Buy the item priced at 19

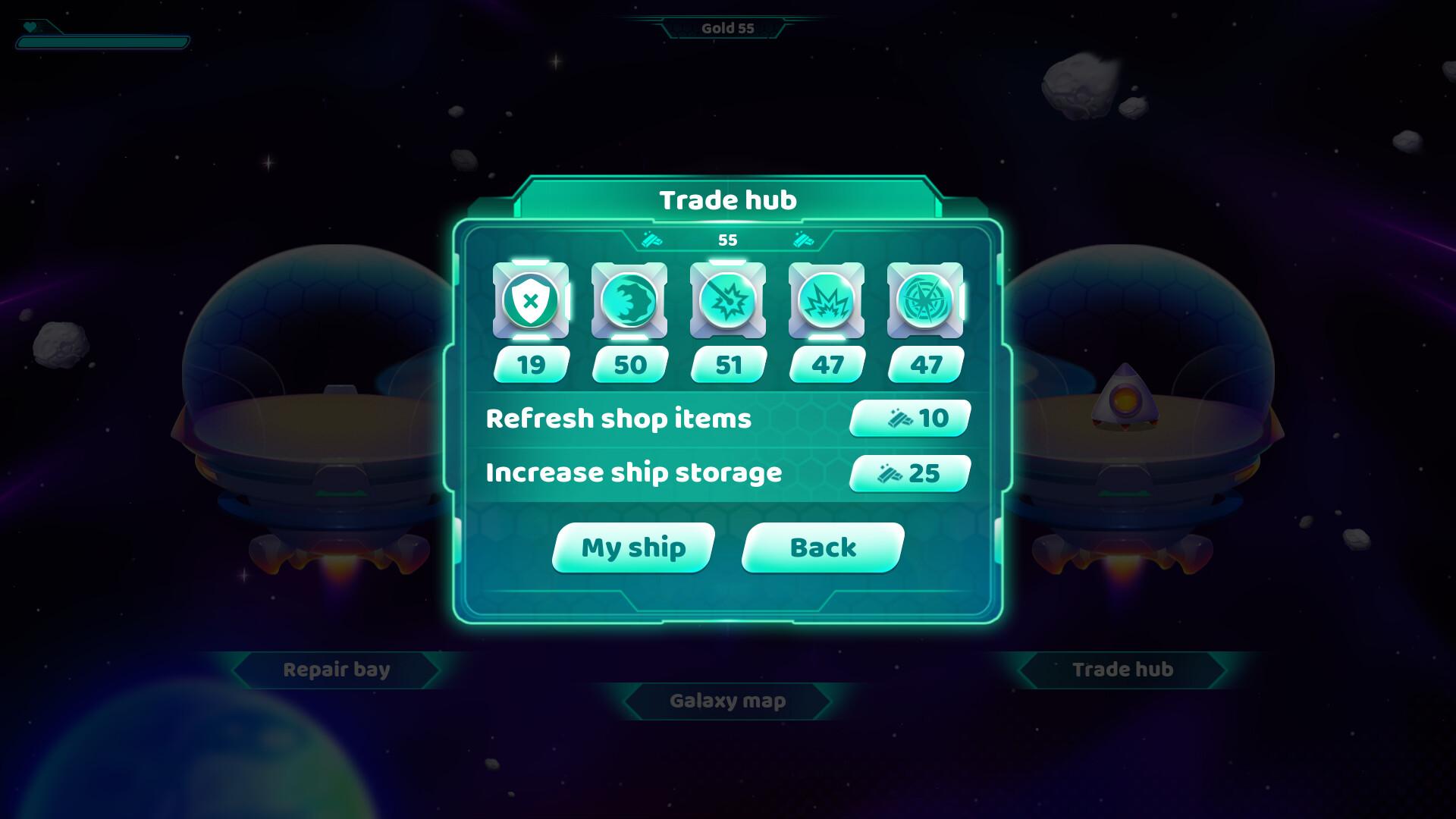pos(531,365)
